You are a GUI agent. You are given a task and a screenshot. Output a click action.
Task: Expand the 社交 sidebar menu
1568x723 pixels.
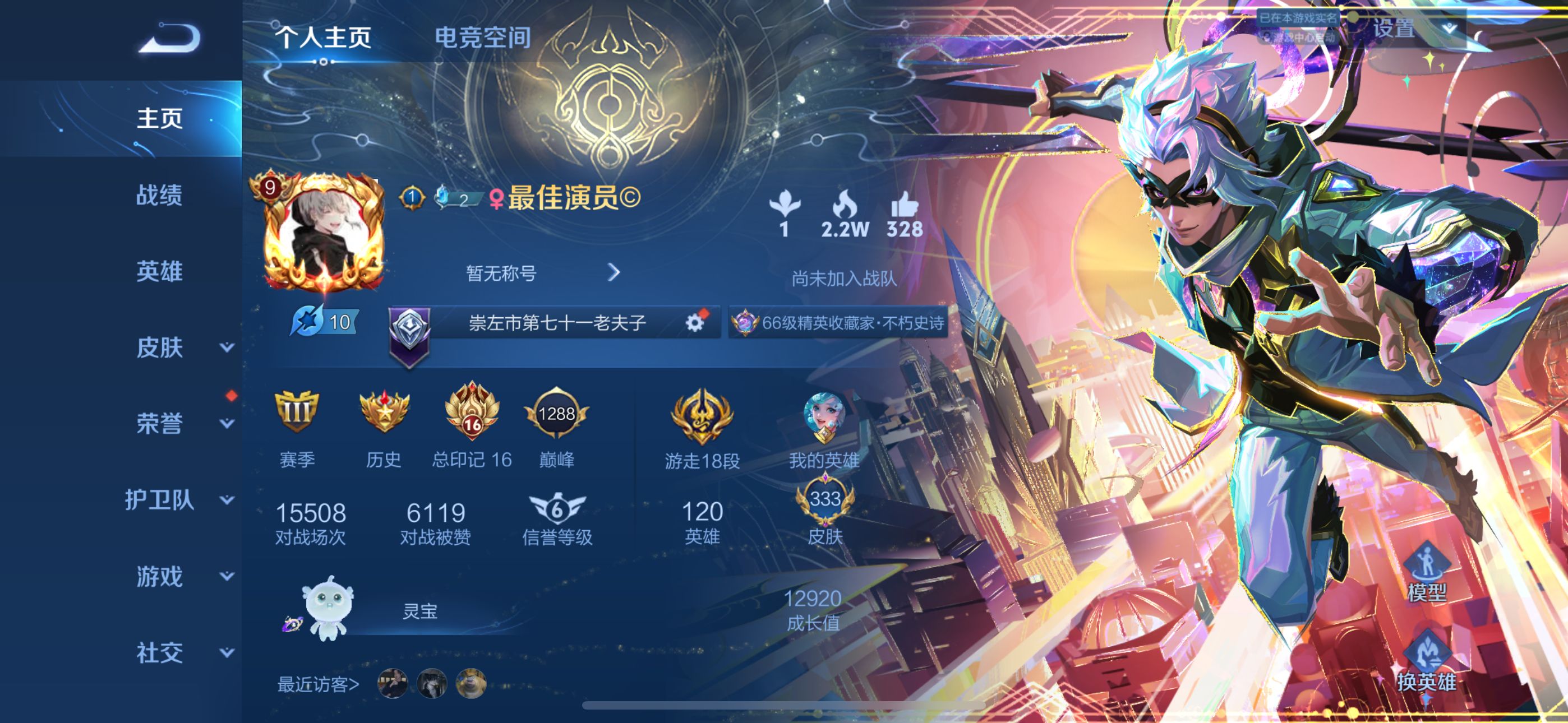[x=227, y=653]
